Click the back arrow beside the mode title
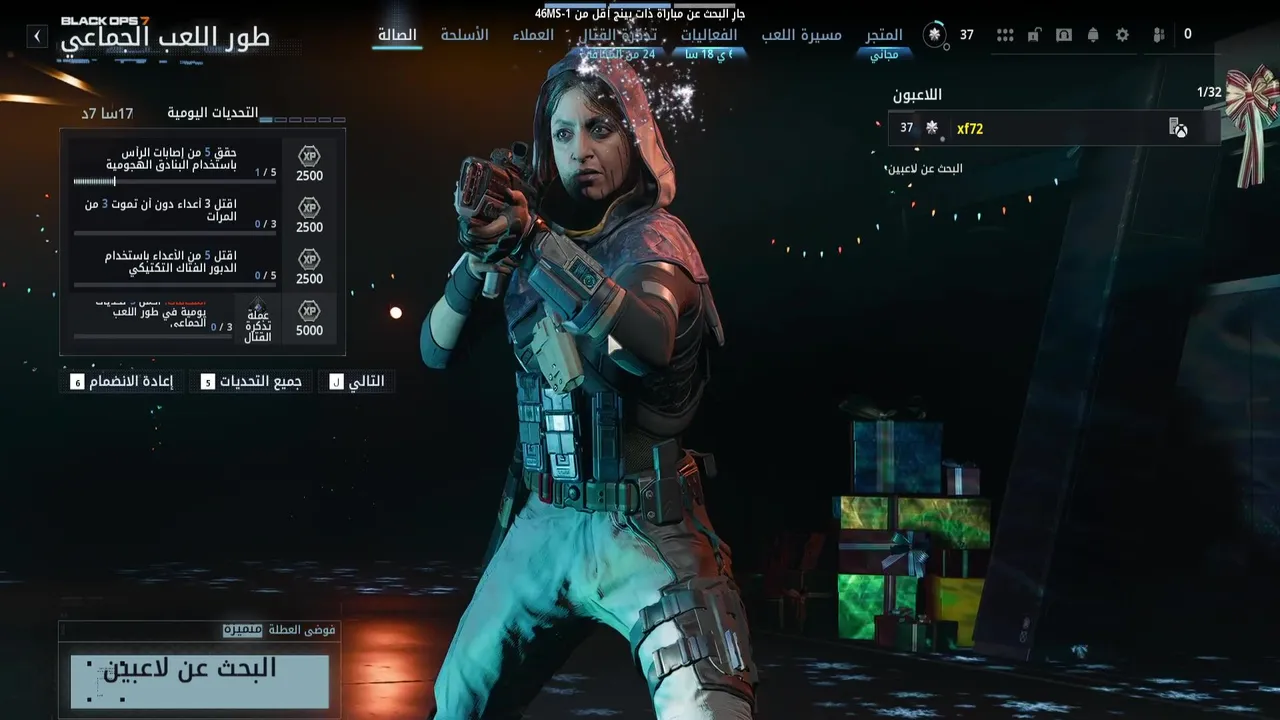Screen dimensions: 1280x720 pyautogui.click(x=37, y=37)
